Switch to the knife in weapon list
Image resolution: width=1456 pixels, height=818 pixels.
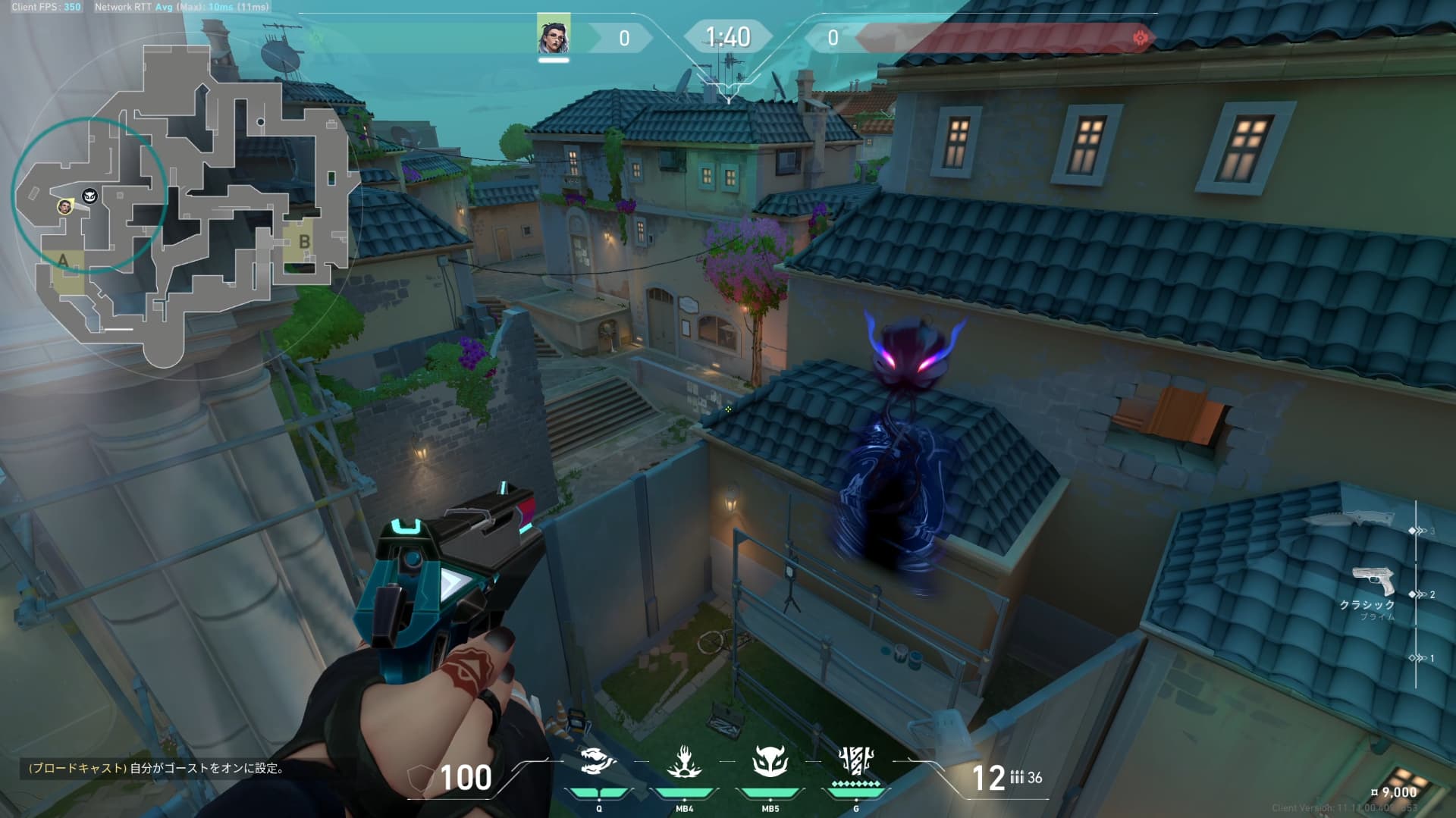tap(1350, 519)
